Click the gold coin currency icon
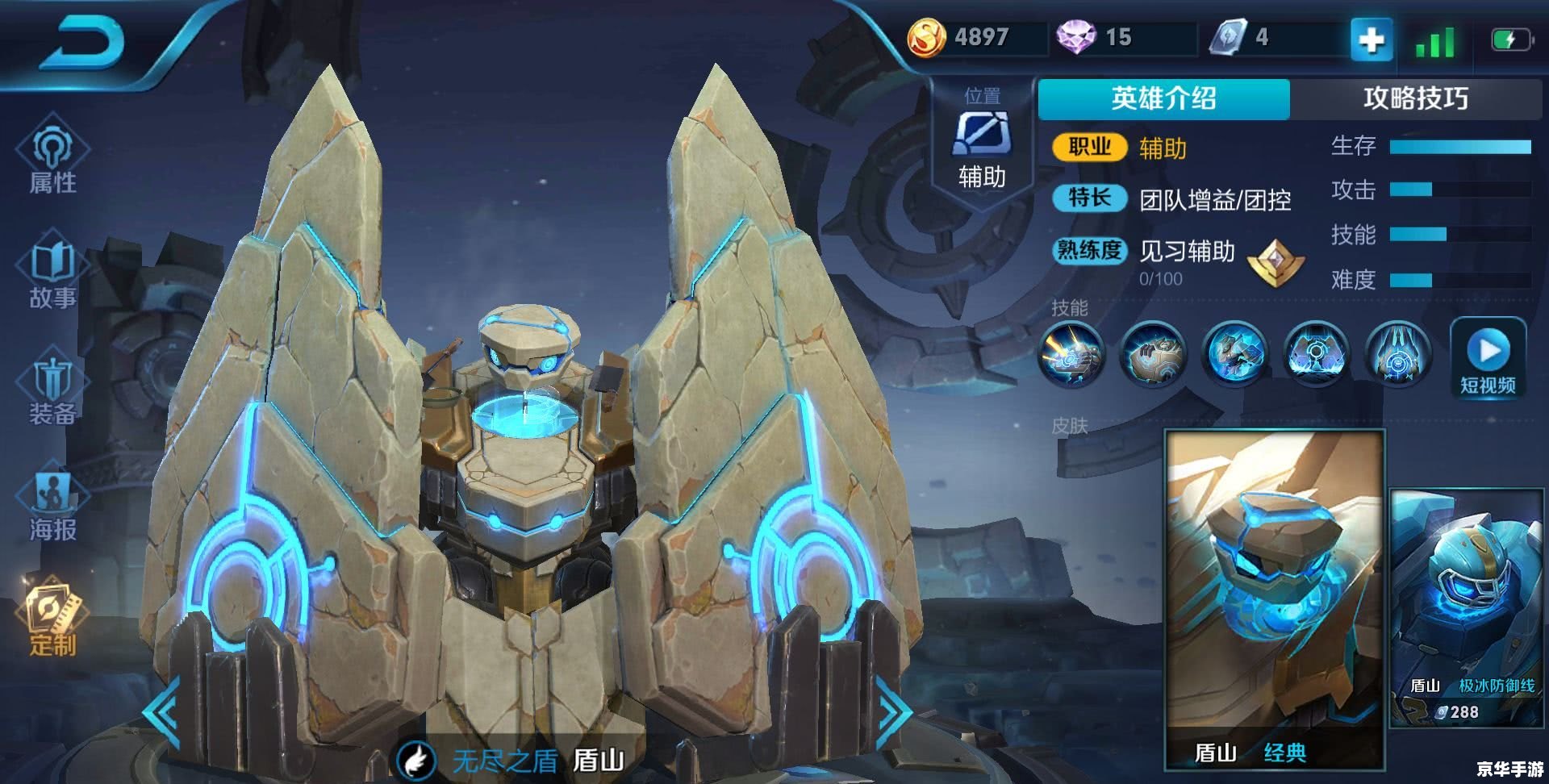Viewport: 1549px width, 784px height. tap(926, 38)
